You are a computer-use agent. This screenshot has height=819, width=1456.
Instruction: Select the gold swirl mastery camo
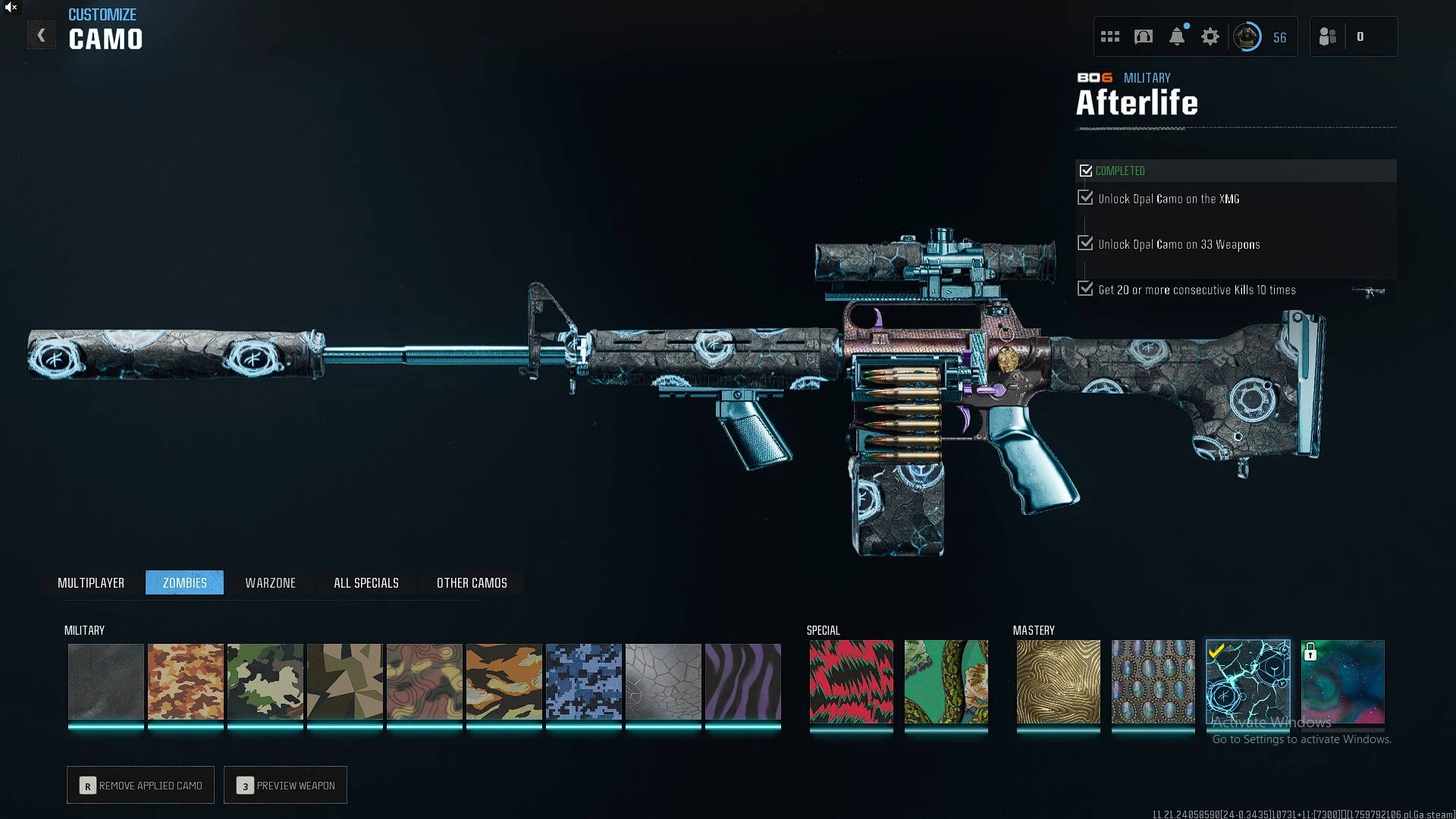1059,681
